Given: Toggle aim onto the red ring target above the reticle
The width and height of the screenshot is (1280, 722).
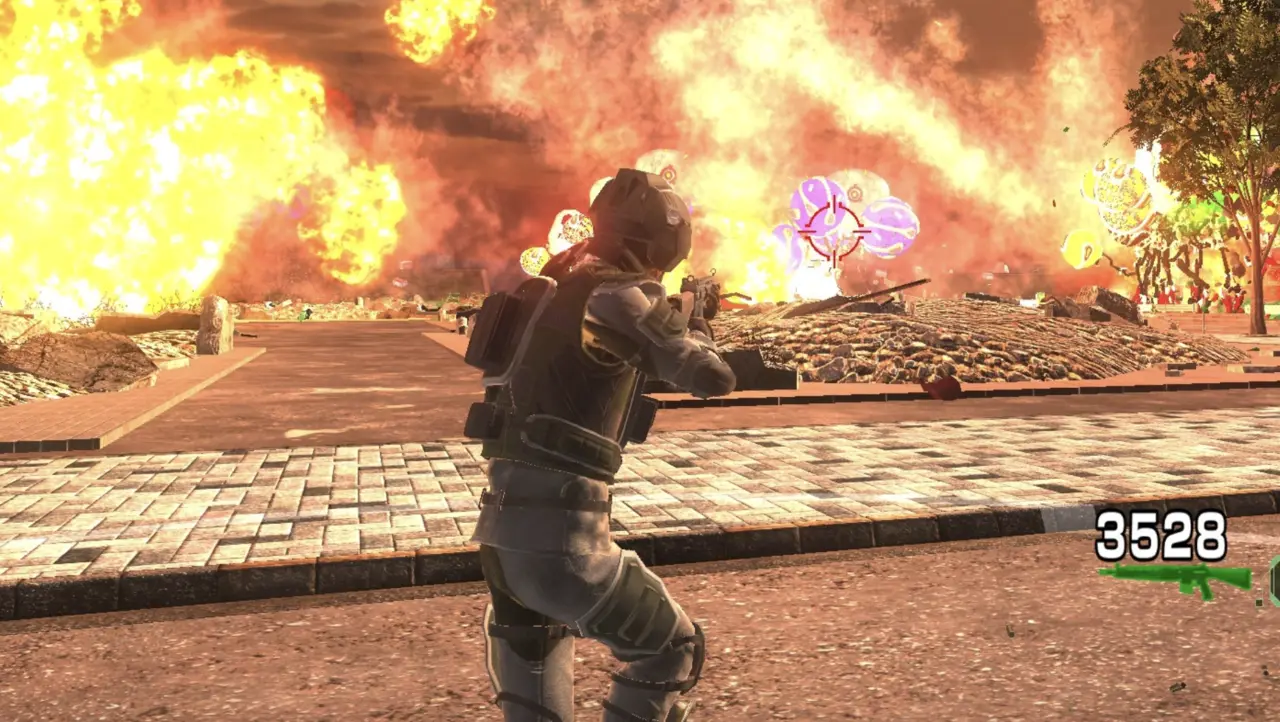Looking at the screenshot, I should (x=855, y=192).
